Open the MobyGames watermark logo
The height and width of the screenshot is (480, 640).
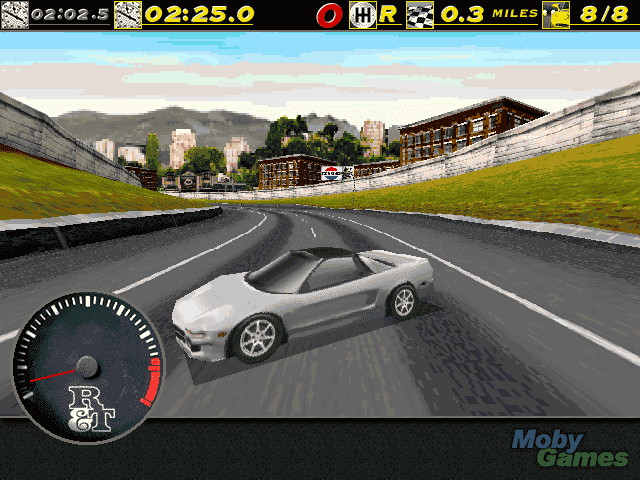pyautogui.click(x=571, y=448)
